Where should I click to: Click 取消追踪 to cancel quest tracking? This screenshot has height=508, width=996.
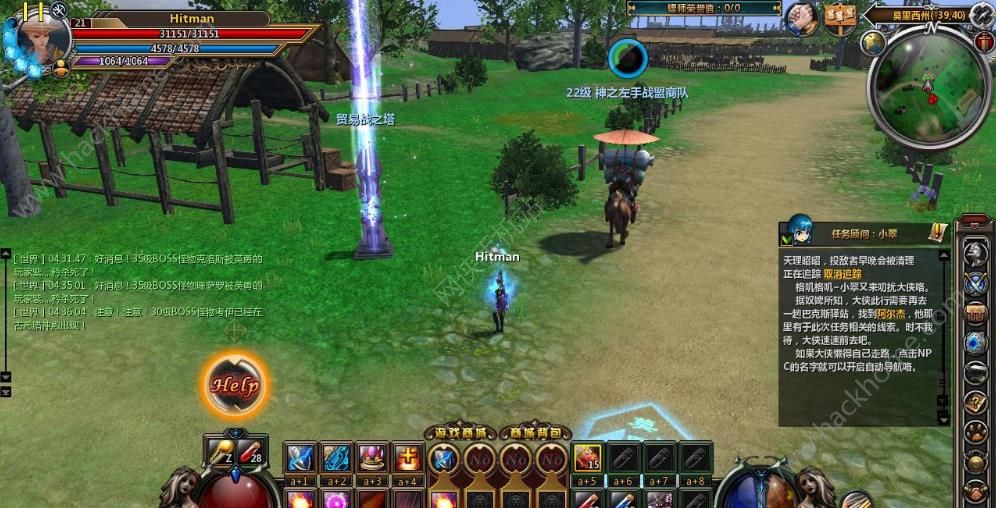841,273
